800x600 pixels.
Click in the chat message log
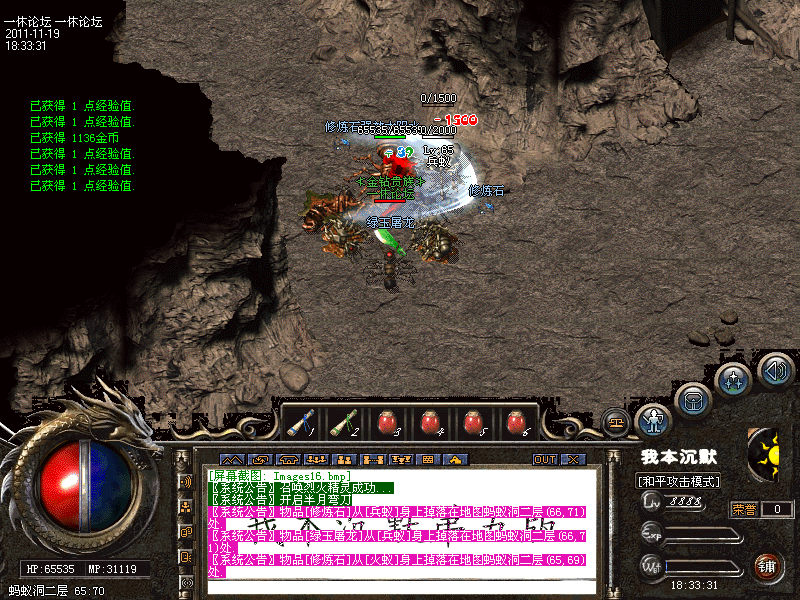pos(400,520)
